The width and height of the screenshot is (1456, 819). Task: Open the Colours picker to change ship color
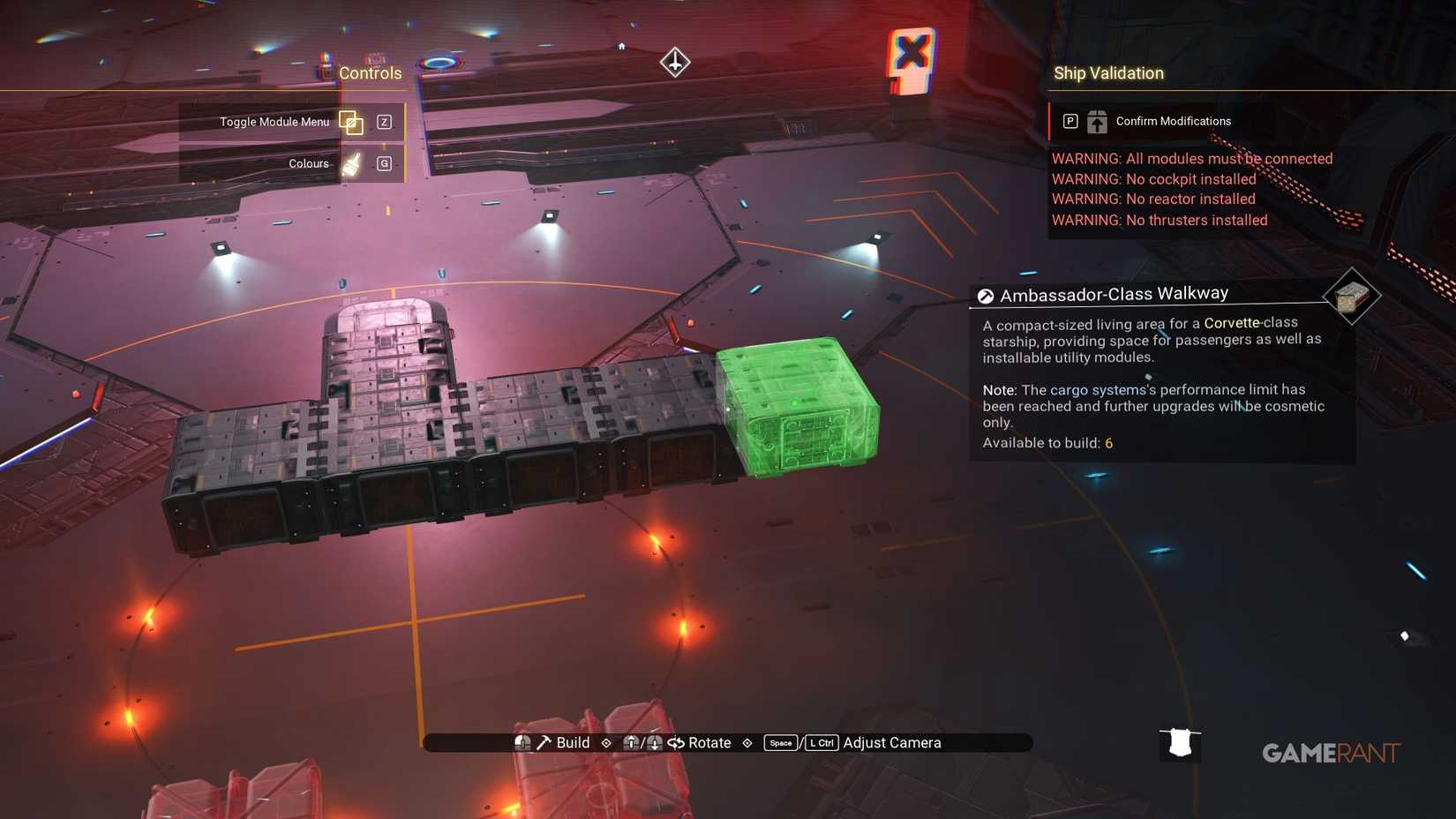pos(308,163)
